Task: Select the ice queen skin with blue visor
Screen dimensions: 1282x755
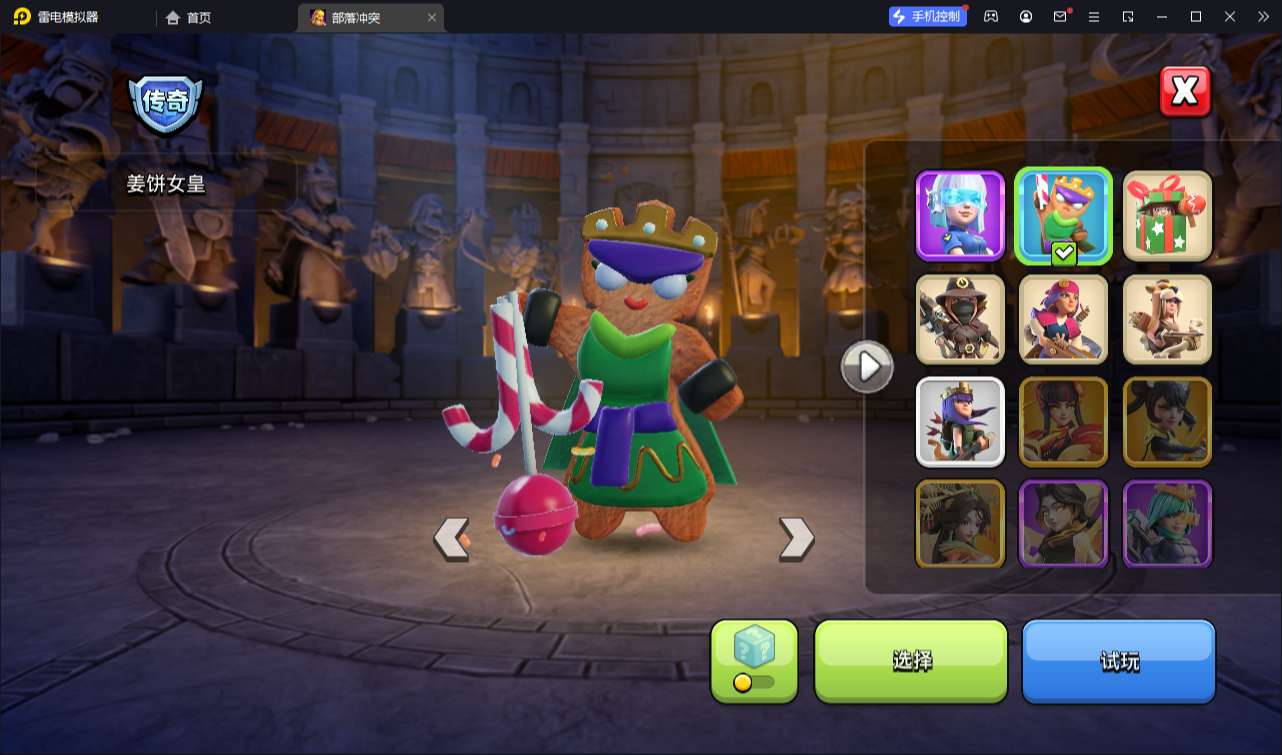Action: (960, 215)
